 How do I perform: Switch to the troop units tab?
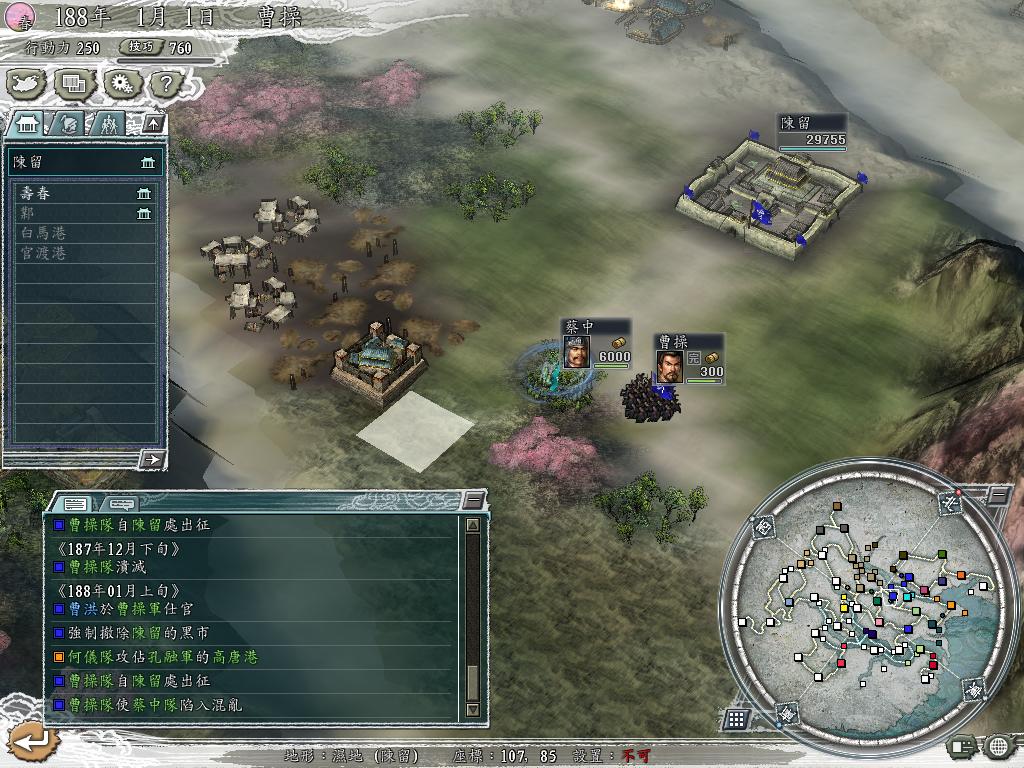click(107, 124)
